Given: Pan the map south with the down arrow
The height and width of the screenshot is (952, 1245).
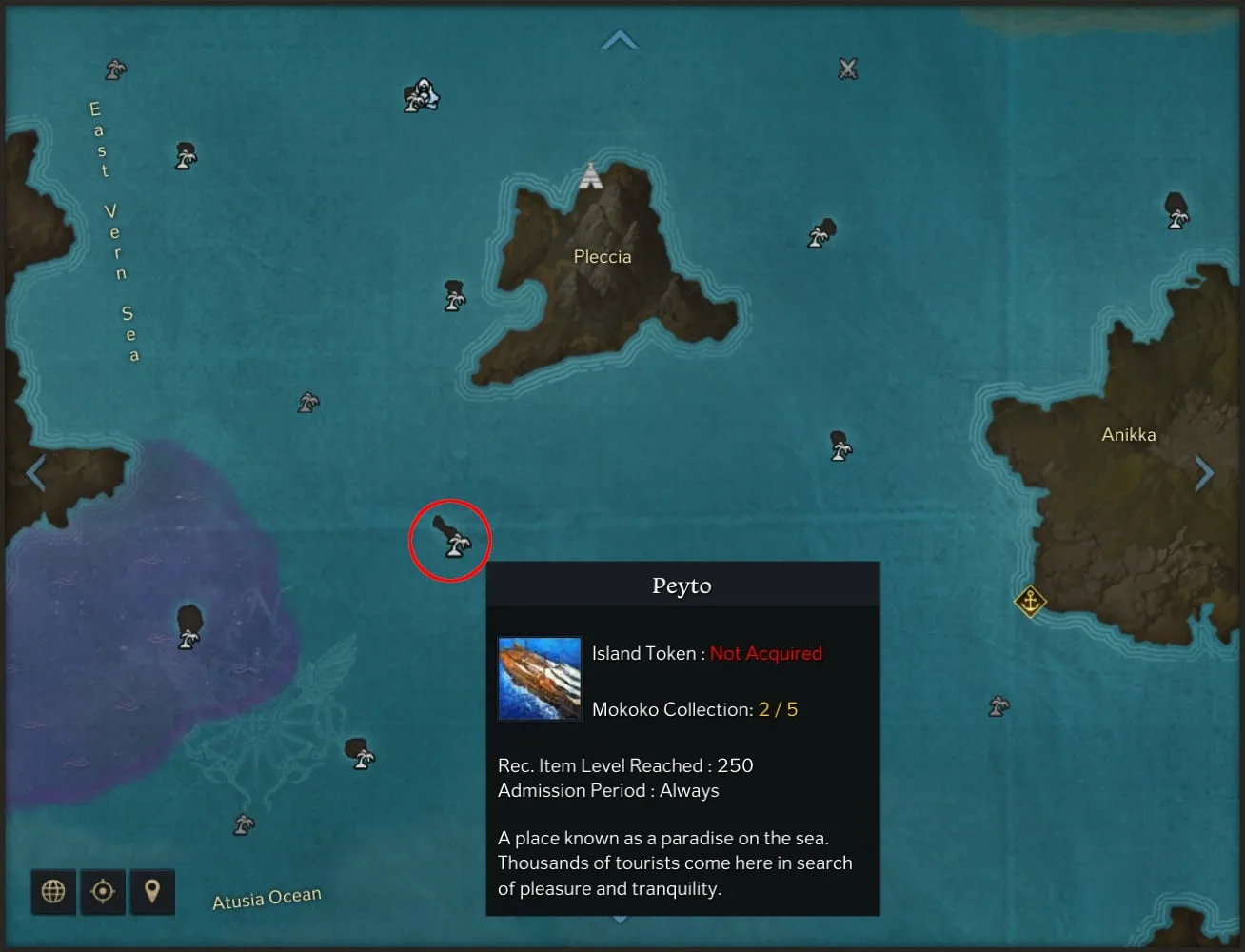Looking at the screenshot, I should [x=620, y=920].
